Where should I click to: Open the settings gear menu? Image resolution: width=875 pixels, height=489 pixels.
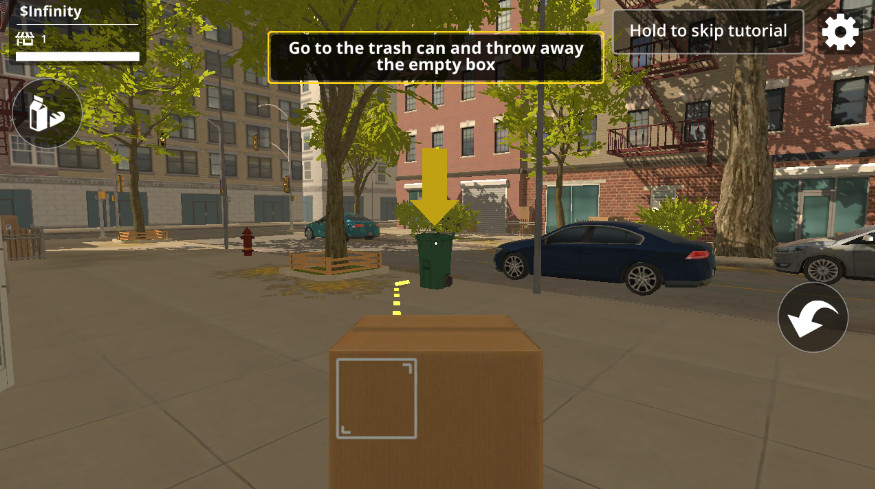pos(840,32)
